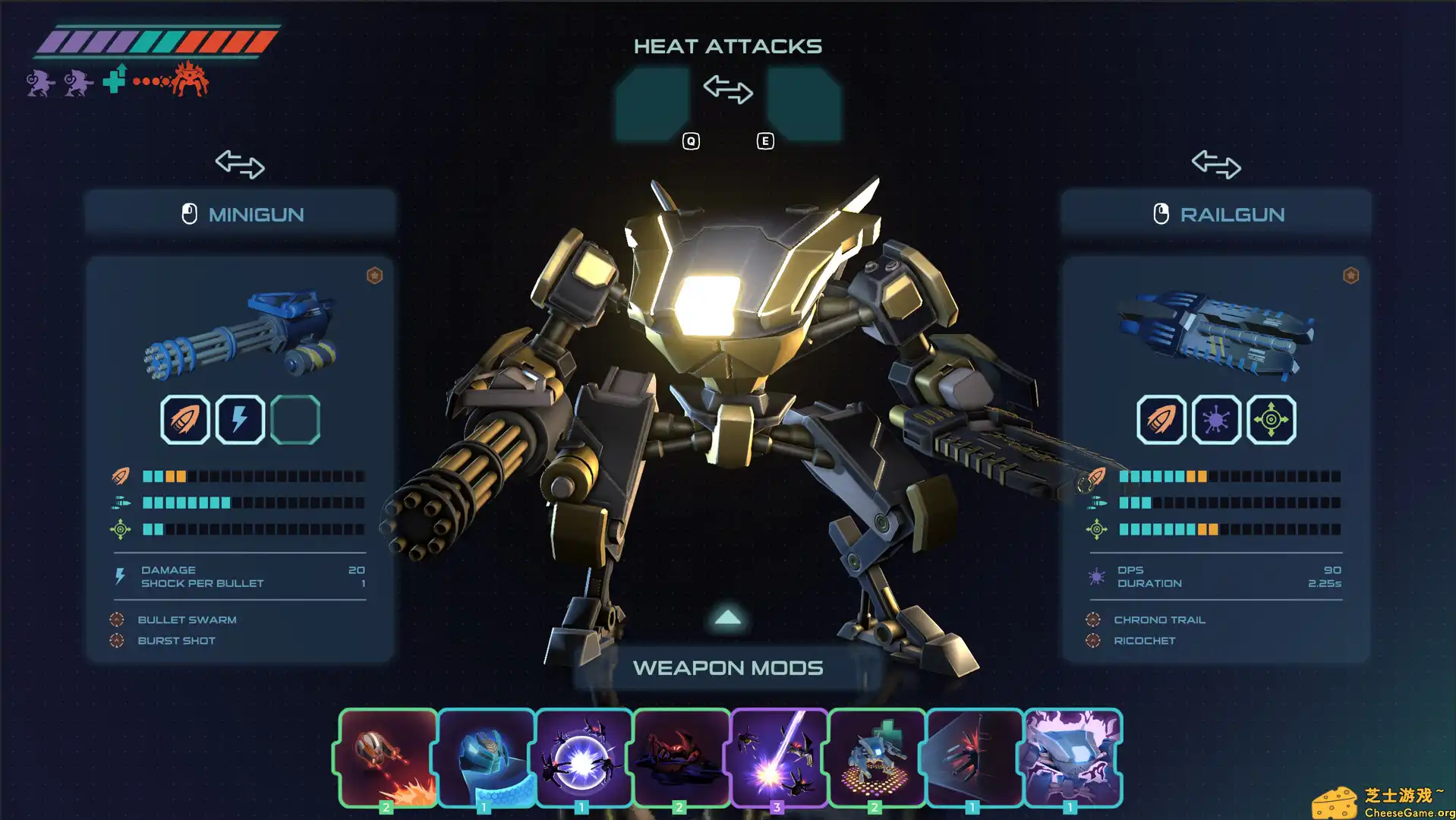Click the MINIGUN panel header

[x=240, y=213]
